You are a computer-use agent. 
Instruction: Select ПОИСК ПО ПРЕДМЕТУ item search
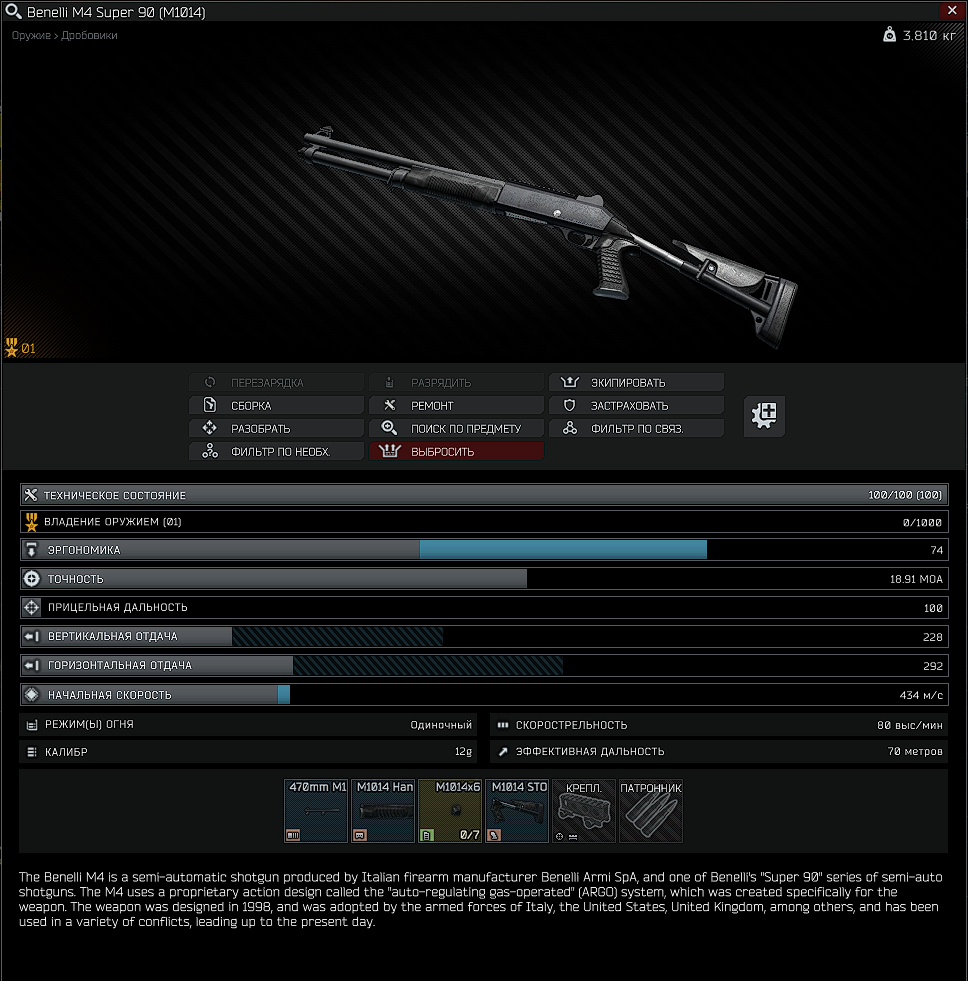tap(457, 429)
